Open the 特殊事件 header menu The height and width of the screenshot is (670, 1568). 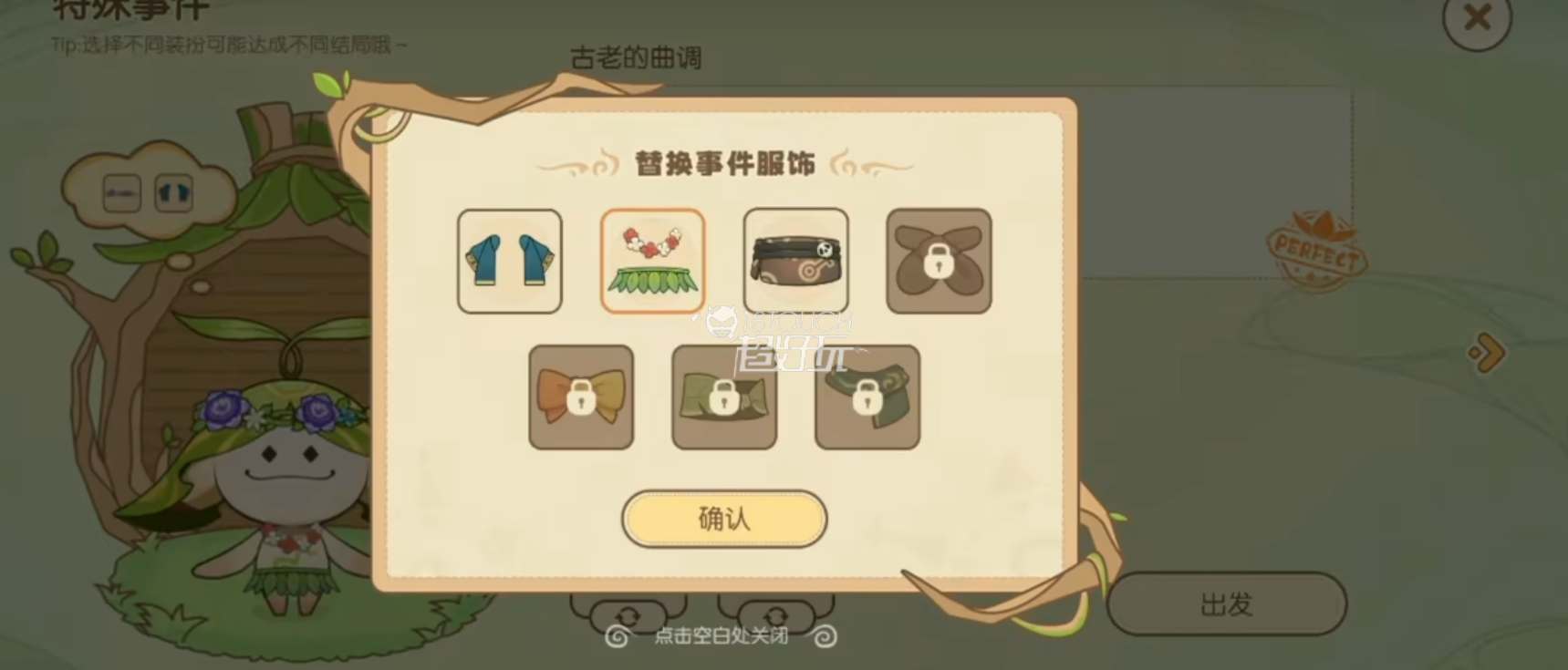[128, 9]
